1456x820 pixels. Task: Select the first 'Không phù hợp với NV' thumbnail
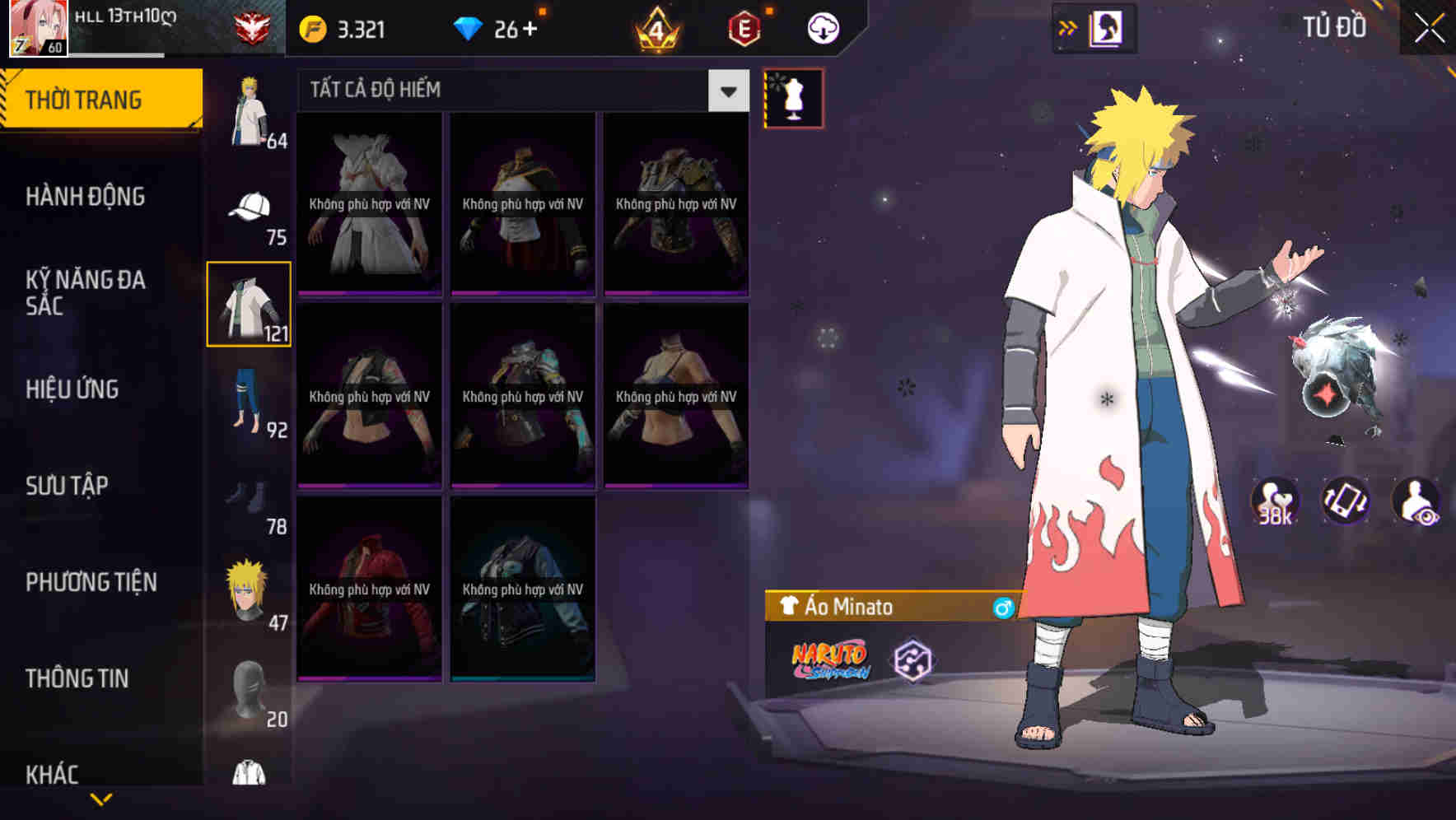click(x=369, y=203)
